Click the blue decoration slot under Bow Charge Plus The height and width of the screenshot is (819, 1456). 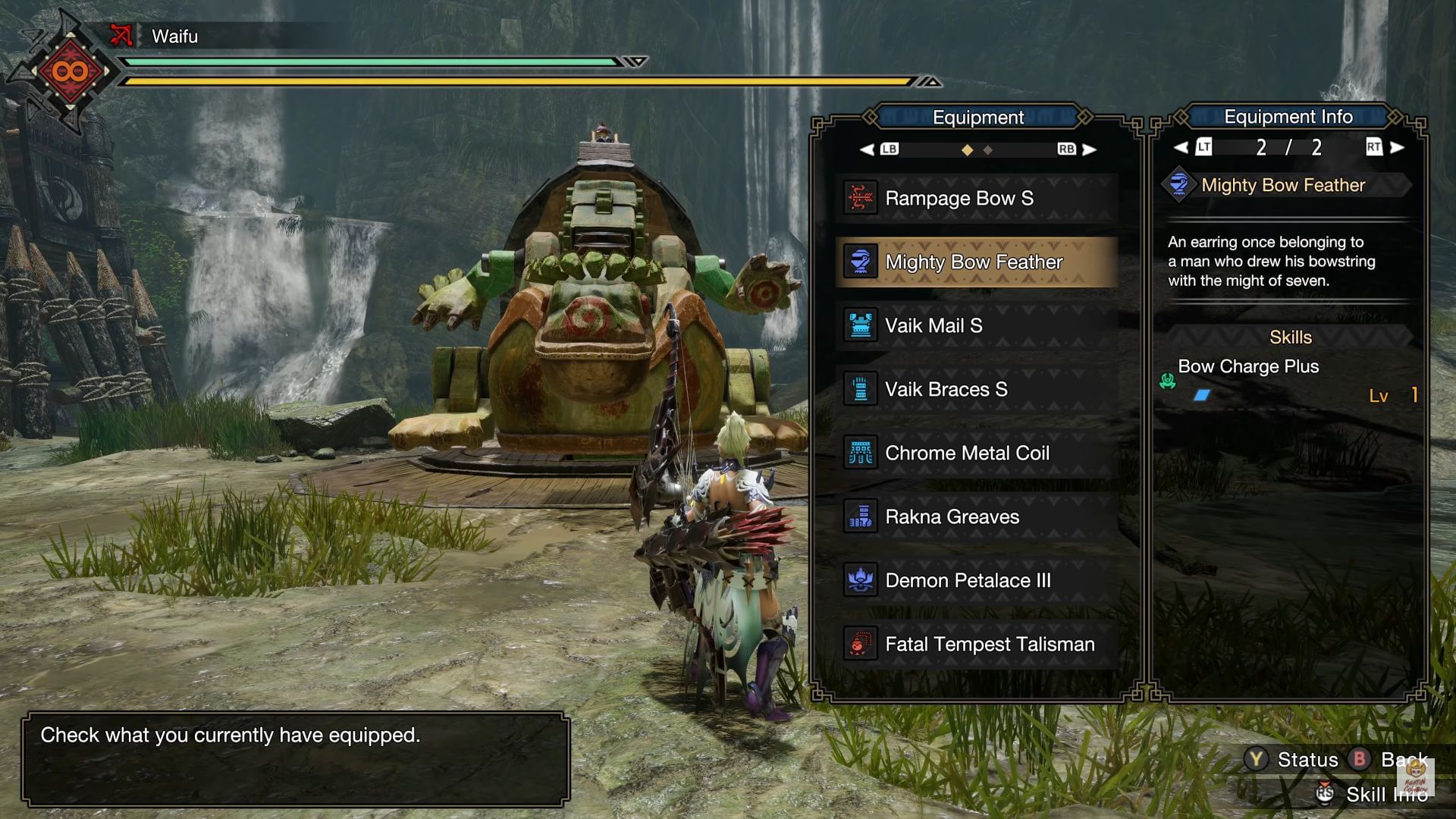[1202, 395]
